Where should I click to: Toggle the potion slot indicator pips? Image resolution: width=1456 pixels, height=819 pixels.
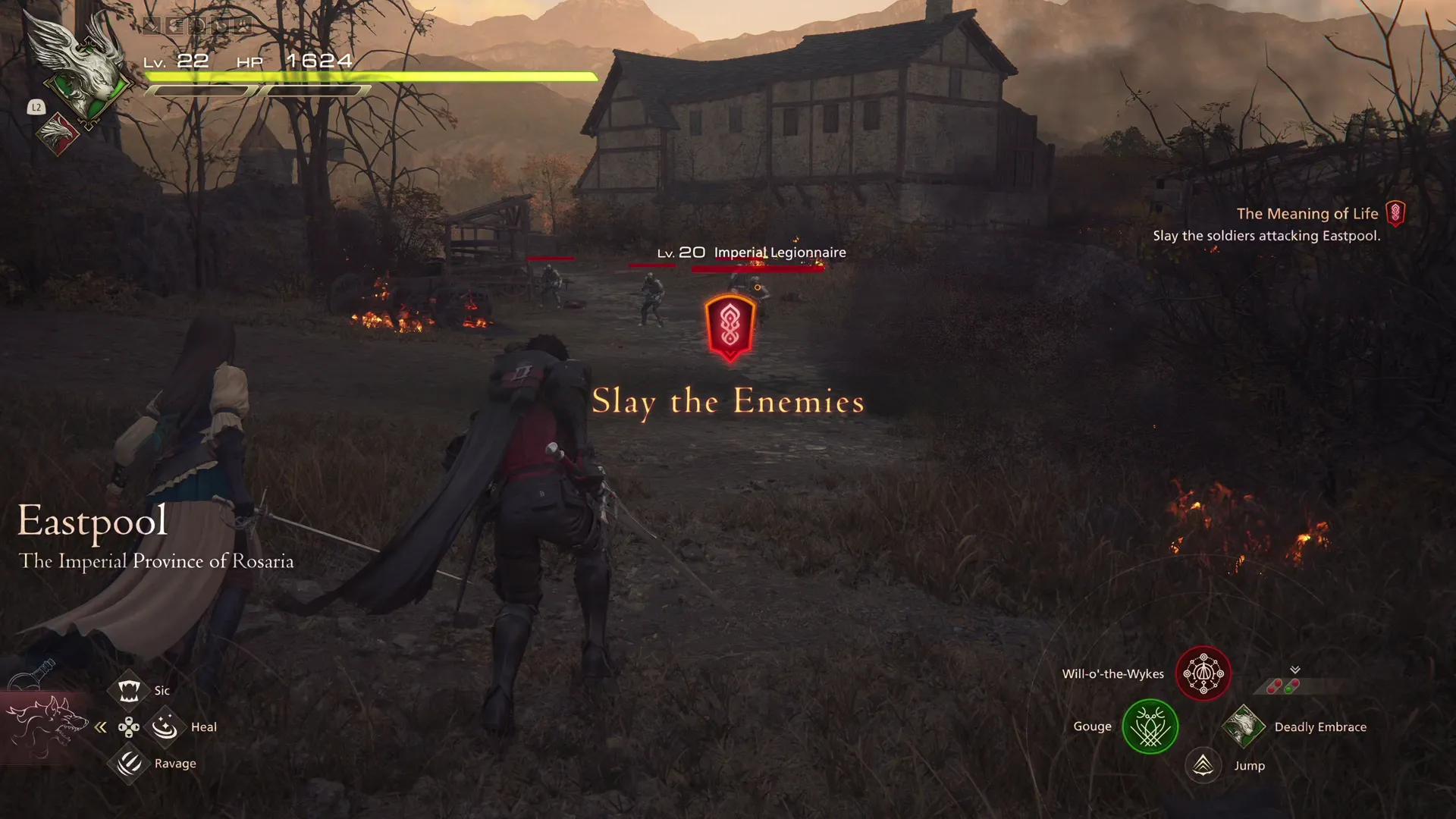click(1282, 686)
